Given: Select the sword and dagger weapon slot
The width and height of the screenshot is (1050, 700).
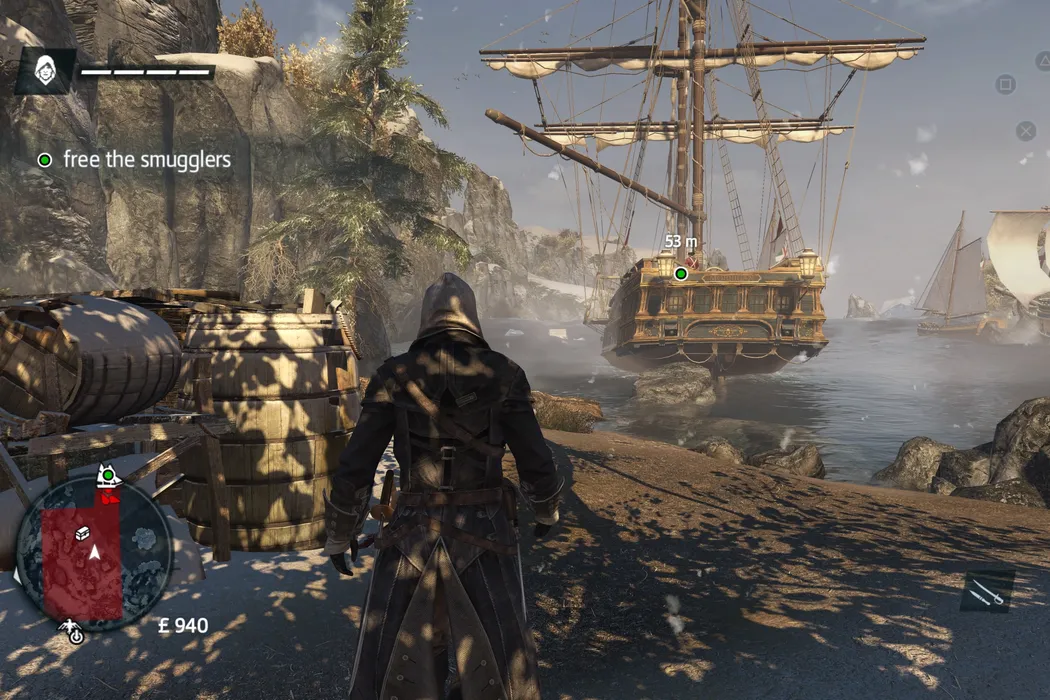Looking at the screenshot, I should tap(987, 592).
